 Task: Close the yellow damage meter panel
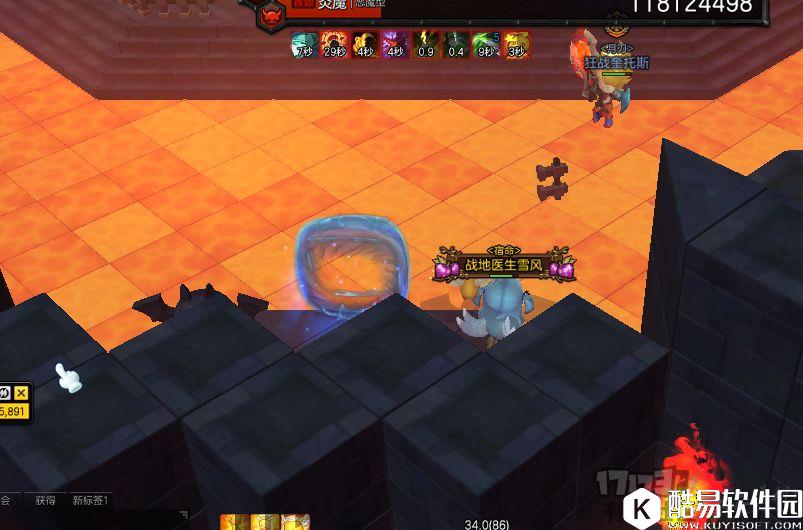pos(21,392)
